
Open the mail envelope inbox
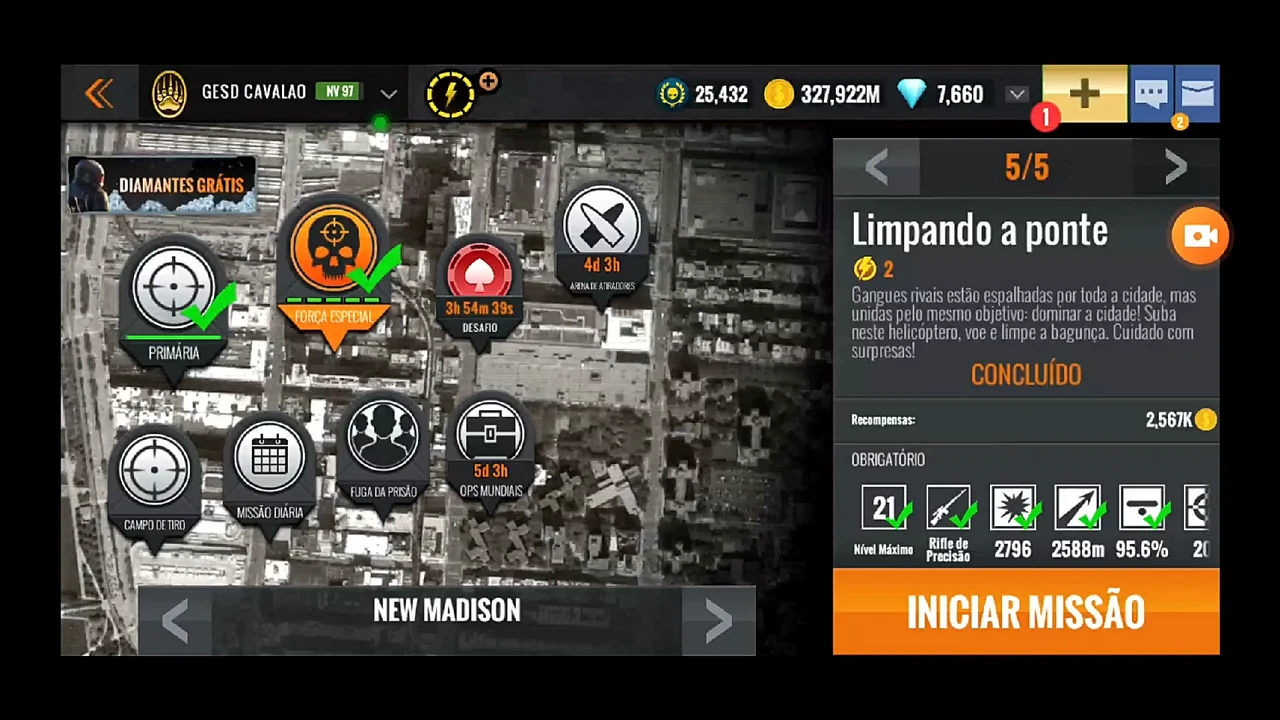tap(1197, 94)
